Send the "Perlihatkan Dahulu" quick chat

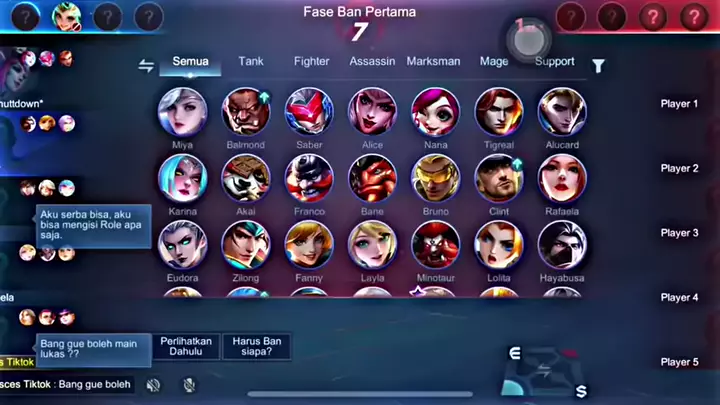[185, 347]
